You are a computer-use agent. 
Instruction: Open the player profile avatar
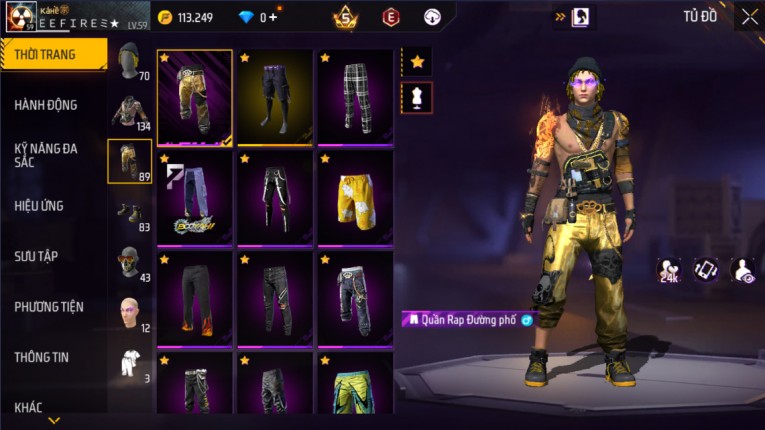pyautogui.click(x=21, y=17)
